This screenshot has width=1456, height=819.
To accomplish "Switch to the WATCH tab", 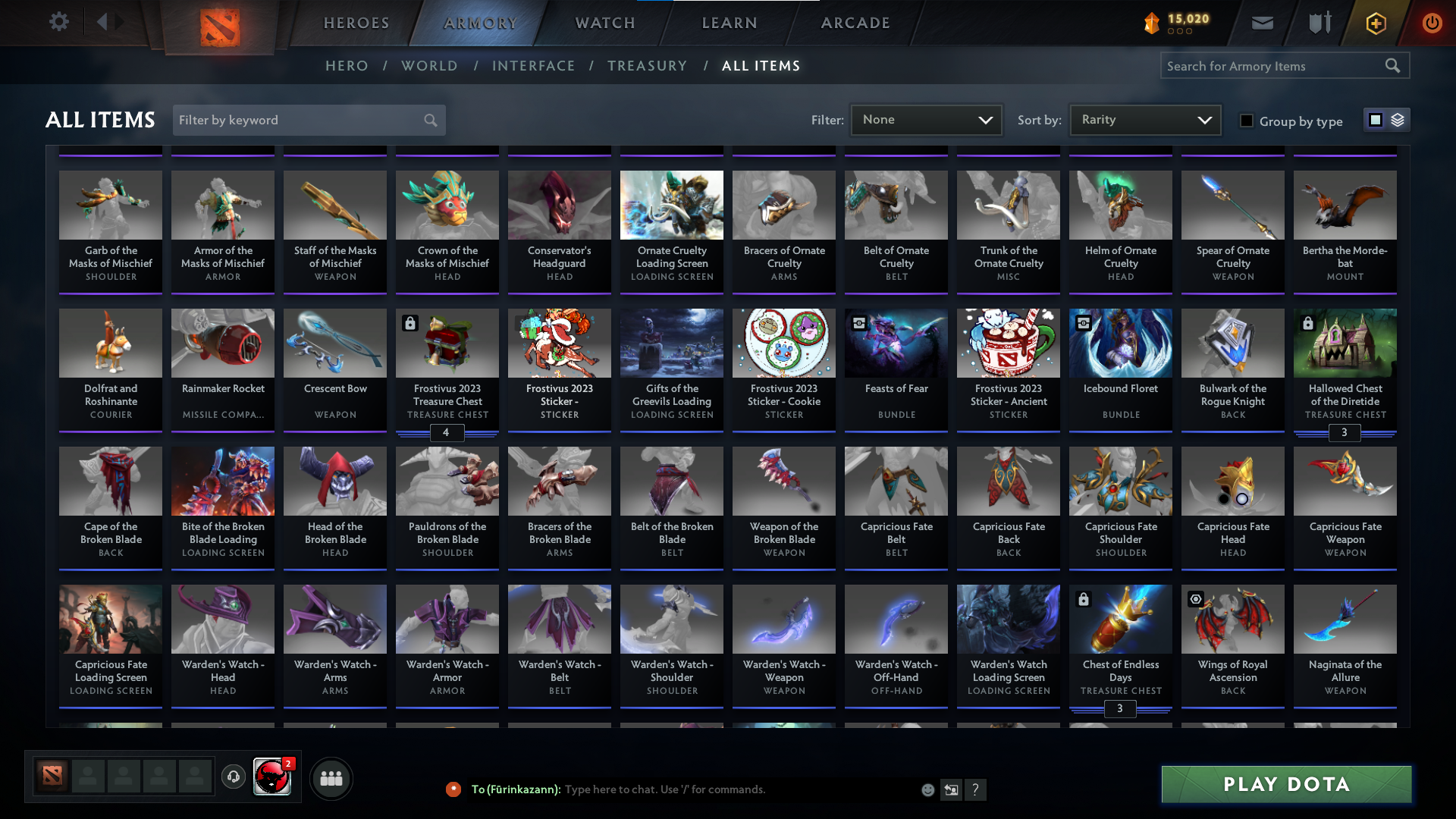I will 604,23.
